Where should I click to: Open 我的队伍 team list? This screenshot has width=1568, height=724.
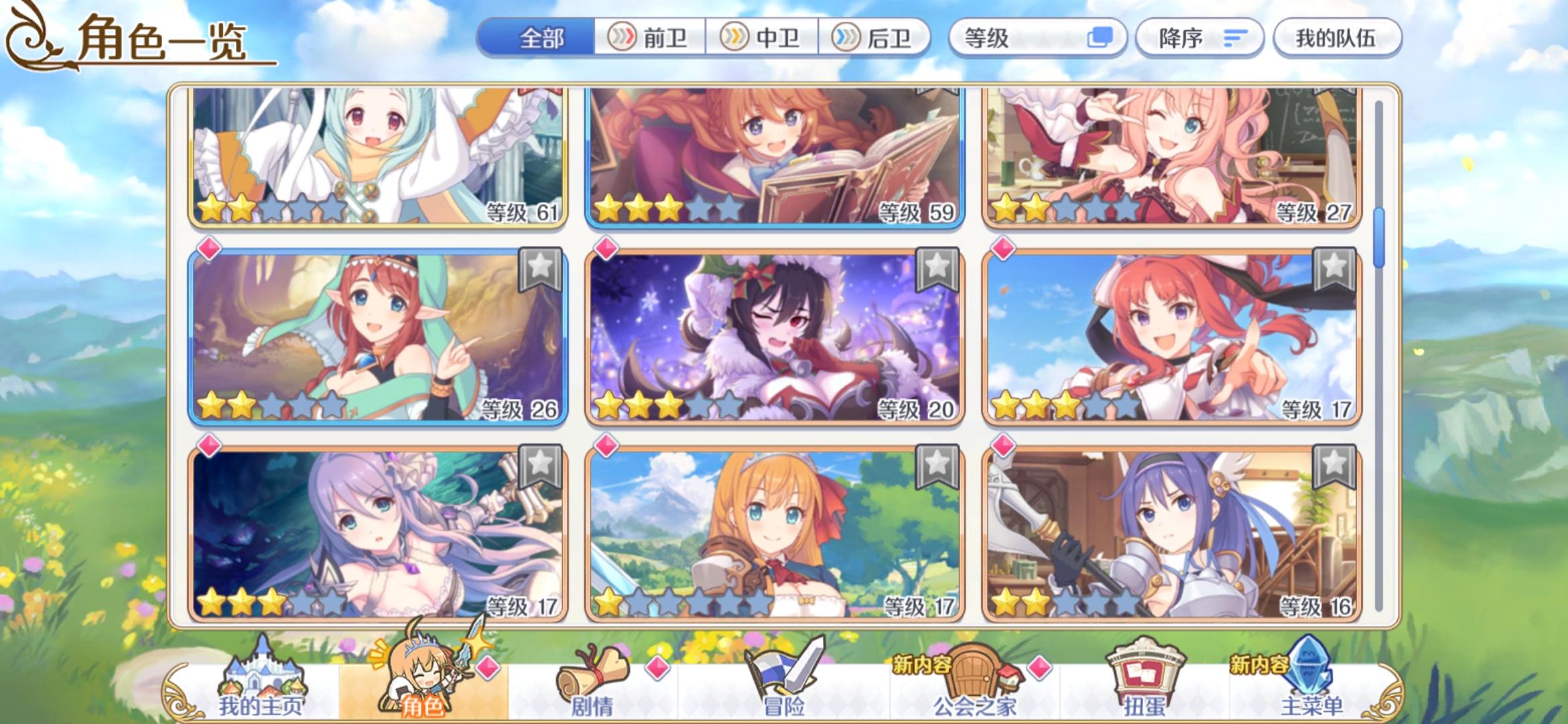1337,38
